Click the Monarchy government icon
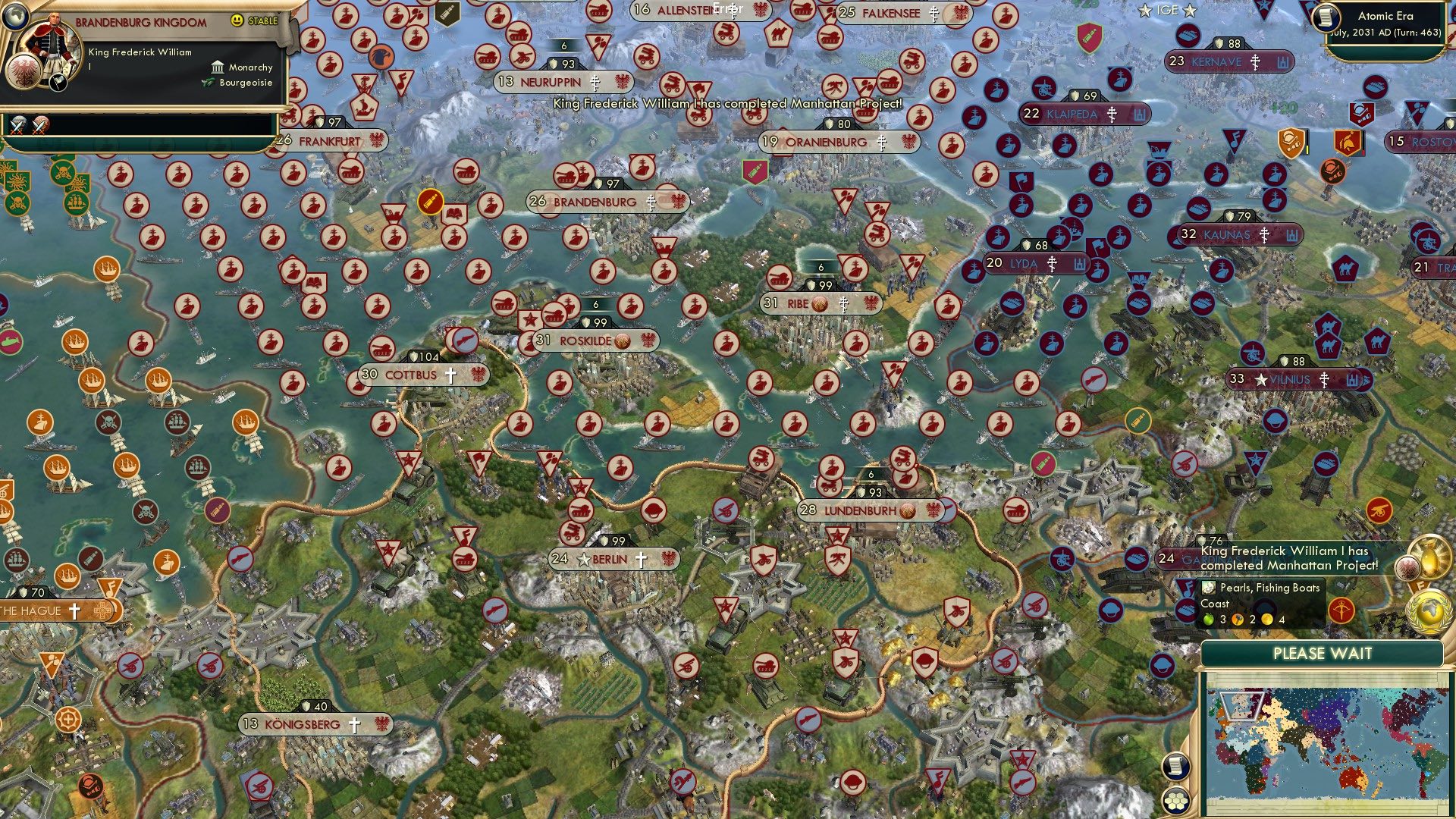1456x819 pixels. 218,67
